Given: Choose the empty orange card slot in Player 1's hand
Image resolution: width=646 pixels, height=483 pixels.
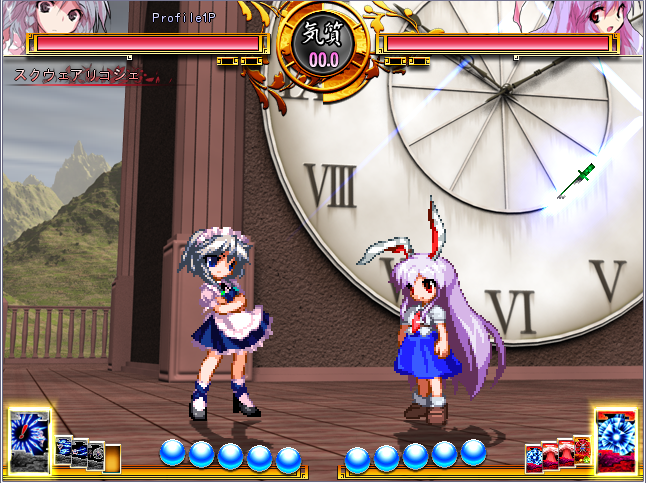Looking at the screenshot, I should [x=112, y=458].
